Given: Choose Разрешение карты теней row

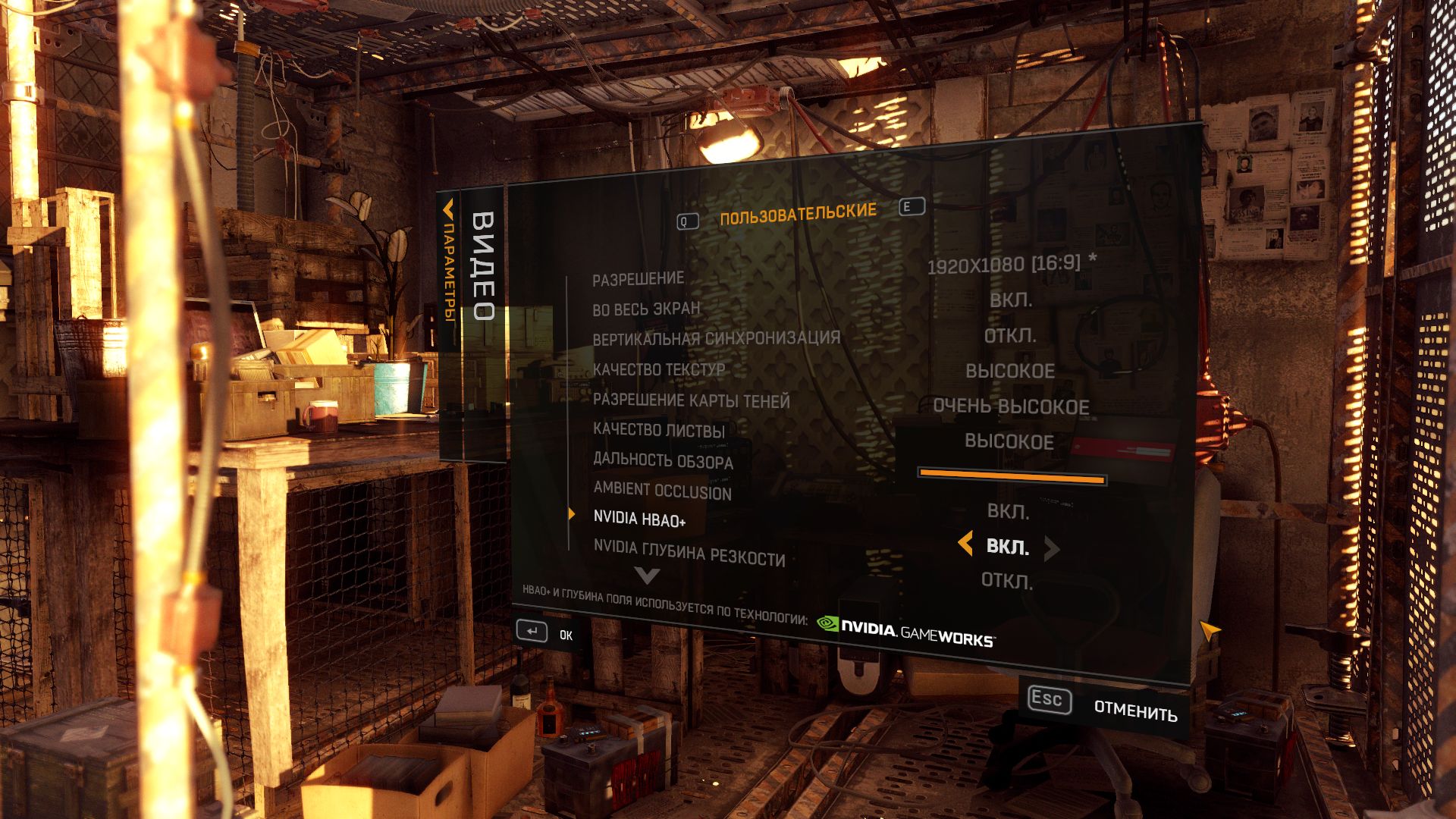Looking at the screenshot, I should tap(691, 400).
